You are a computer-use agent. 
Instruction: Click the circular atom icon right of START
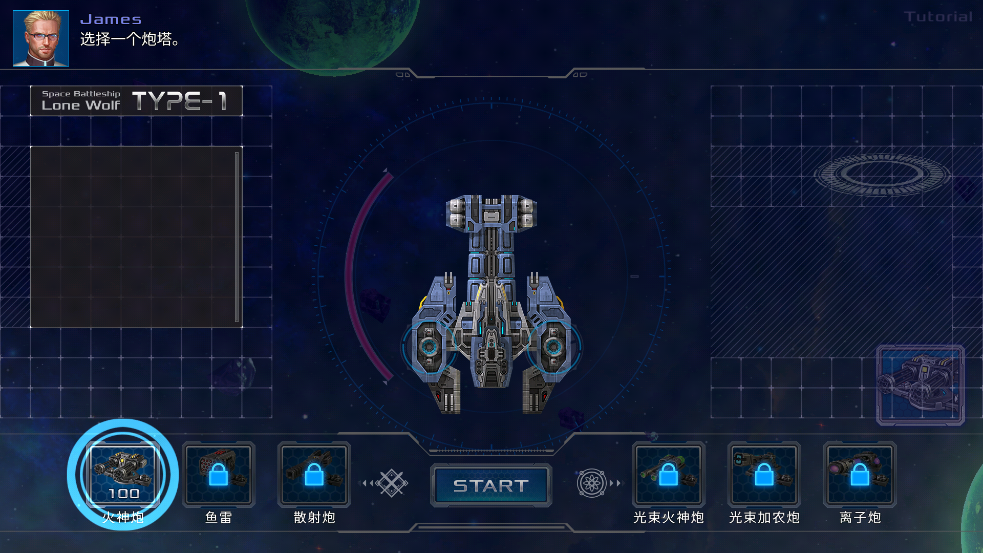coord(592,485)
